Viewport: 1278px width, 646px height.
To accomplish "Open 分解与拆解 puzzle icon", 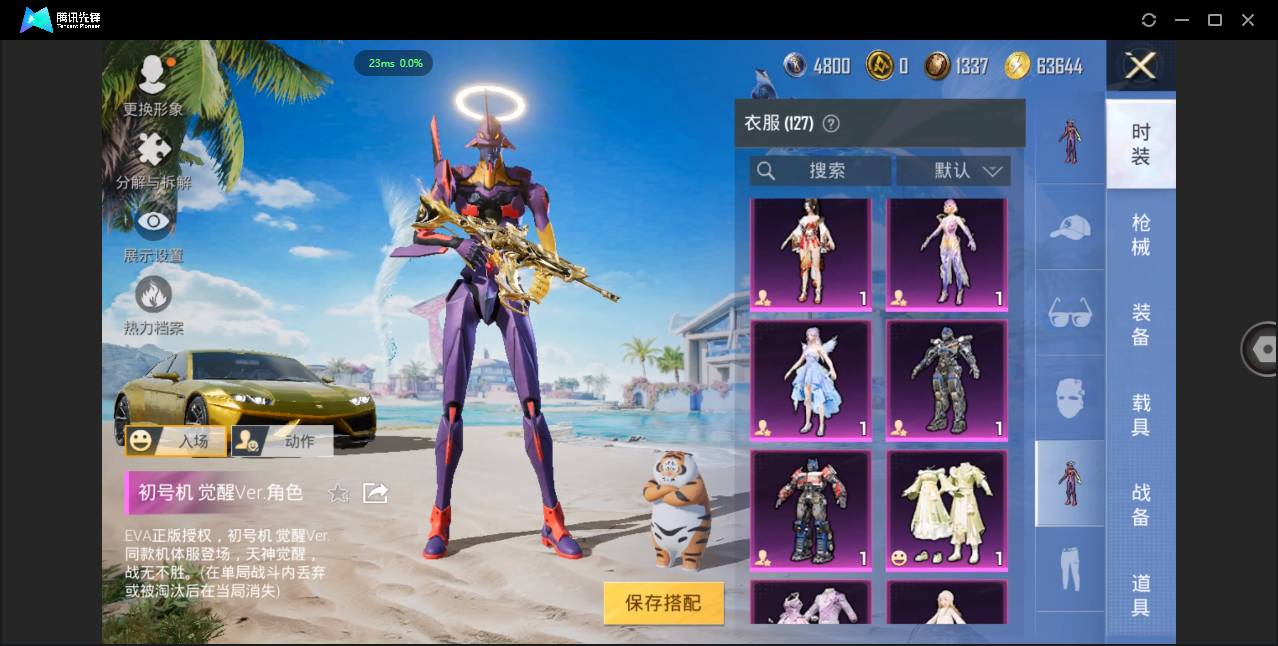I will [153, 160].
